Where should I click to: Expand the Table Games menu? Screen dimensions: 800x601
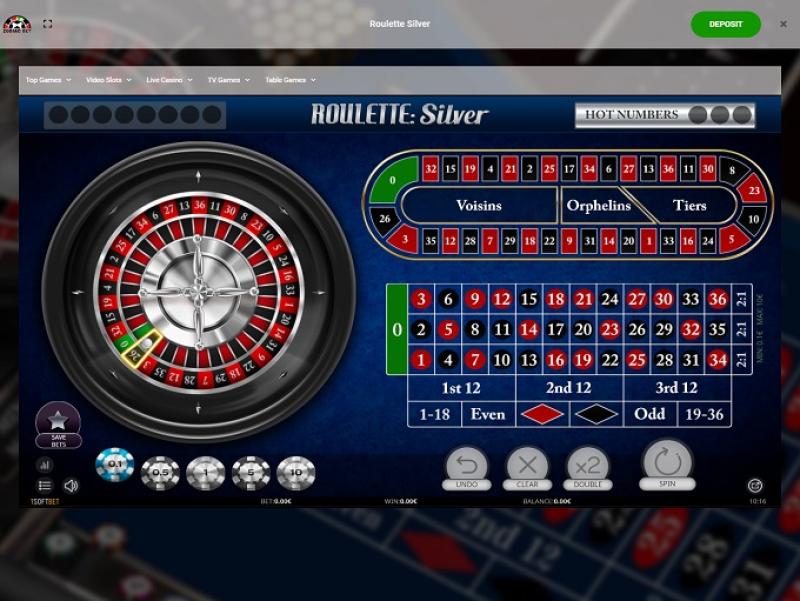(x=290, y=80)
